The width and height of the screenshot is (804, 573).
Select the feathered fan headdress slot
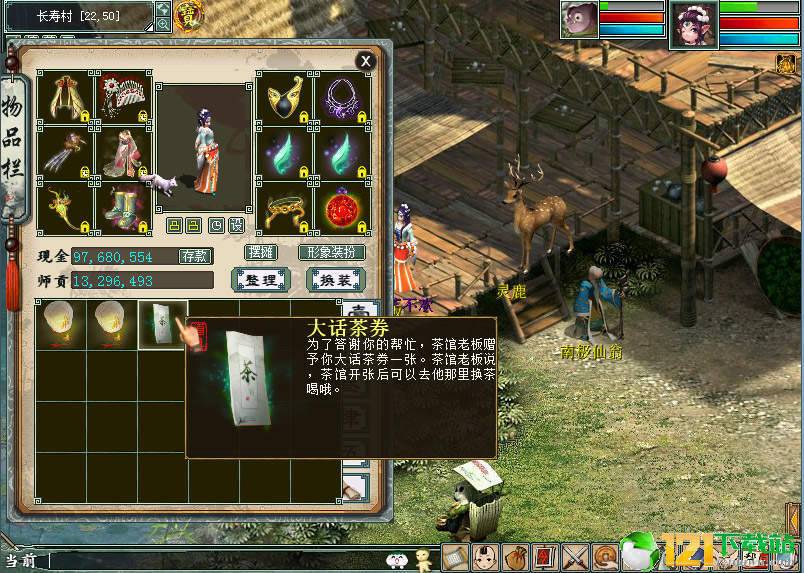click(122, 97)
